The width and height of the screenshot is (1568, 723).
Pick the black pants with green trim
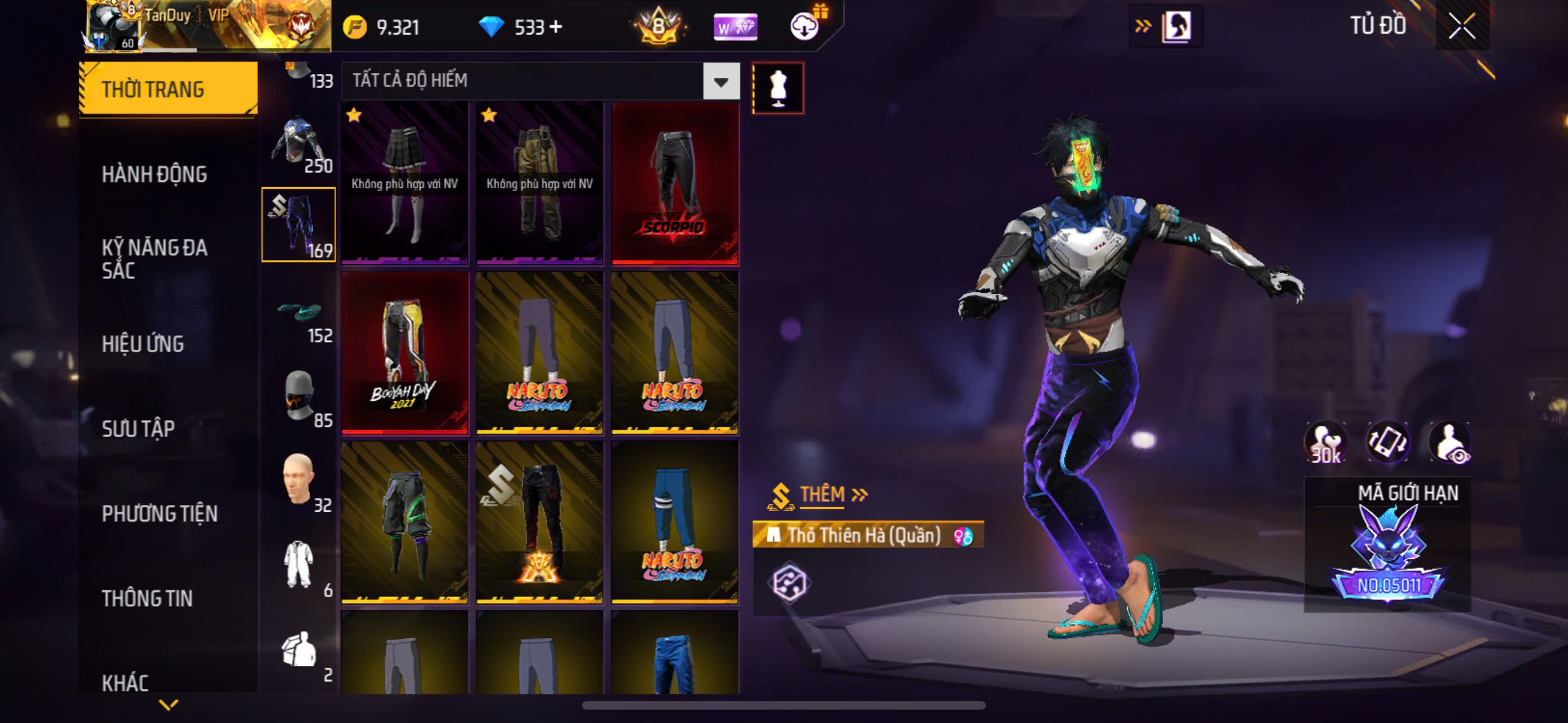[x=405, y=522]
